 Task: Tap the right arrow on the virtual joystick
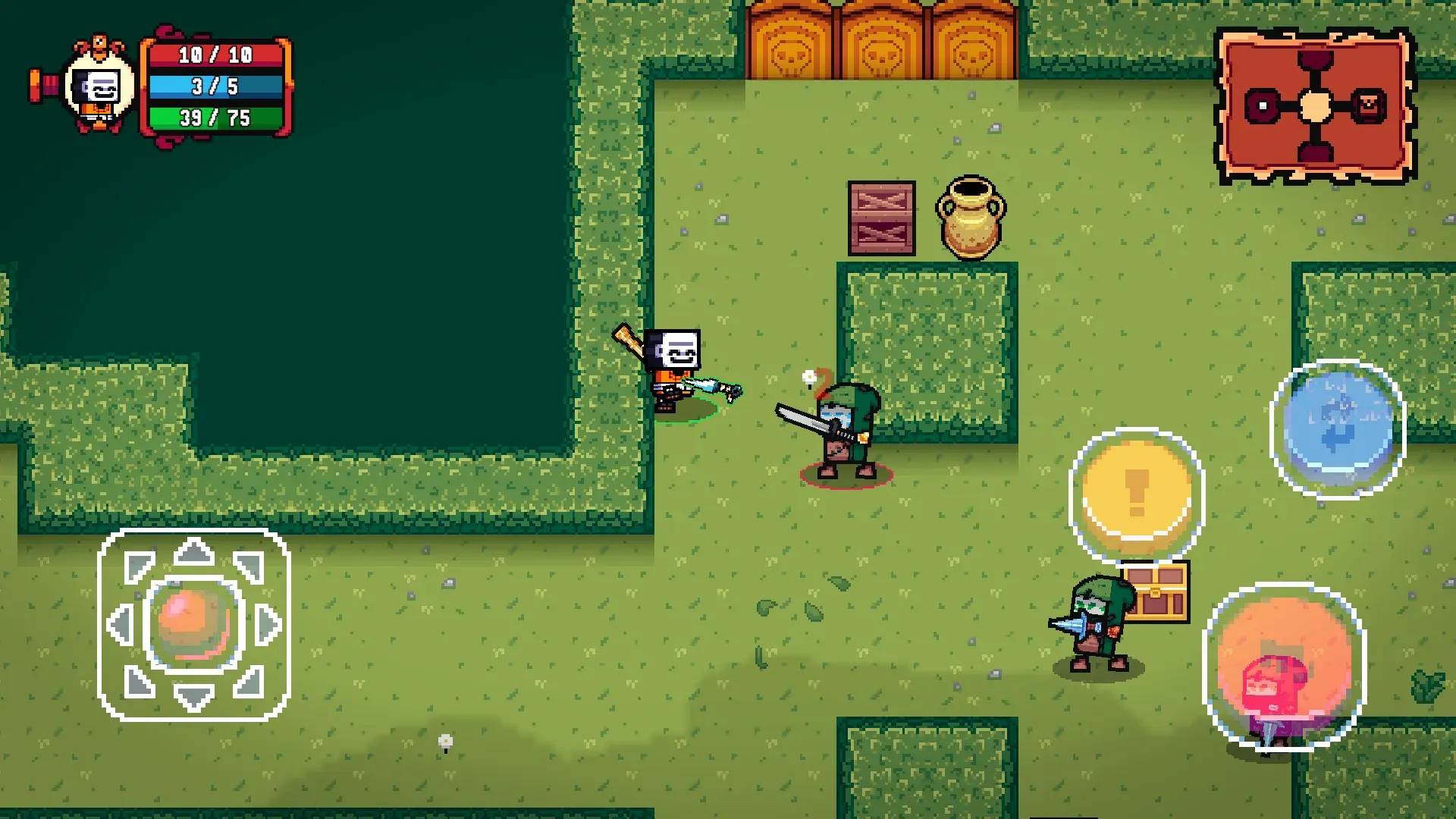click(x=268, y=625)
